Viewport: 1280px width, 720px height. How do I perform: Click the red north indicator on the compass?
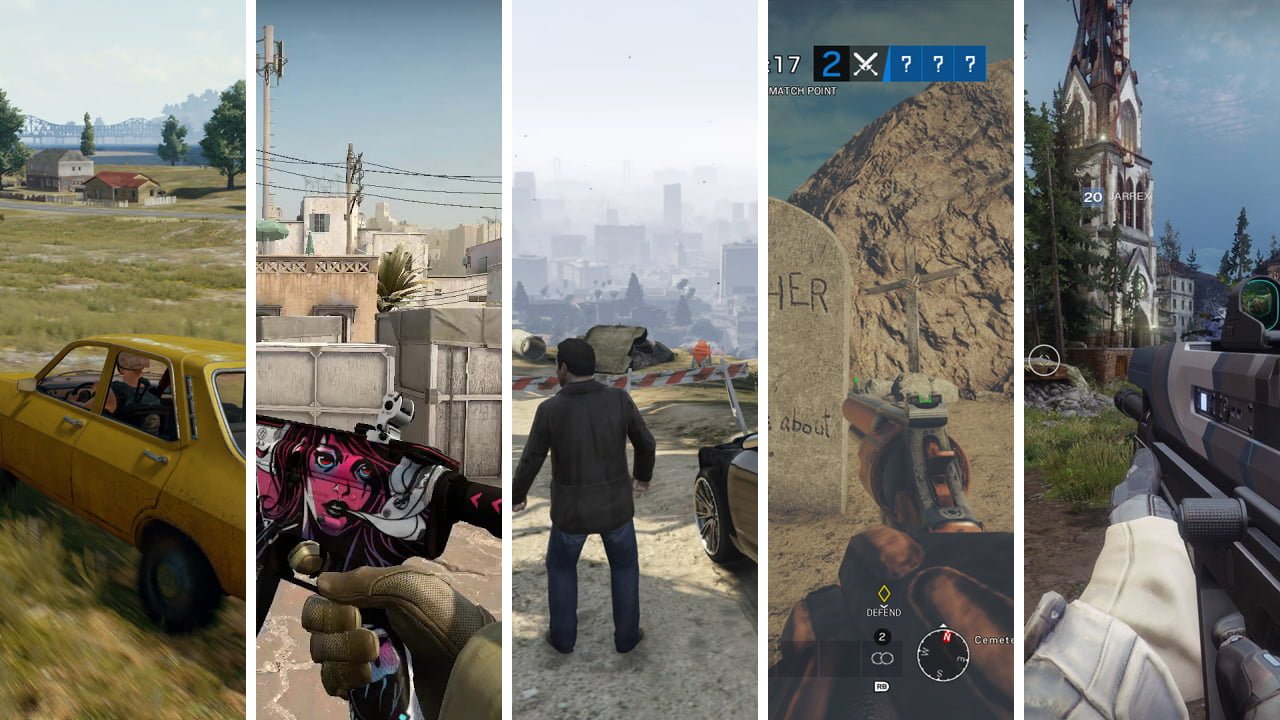coord(947,637)
